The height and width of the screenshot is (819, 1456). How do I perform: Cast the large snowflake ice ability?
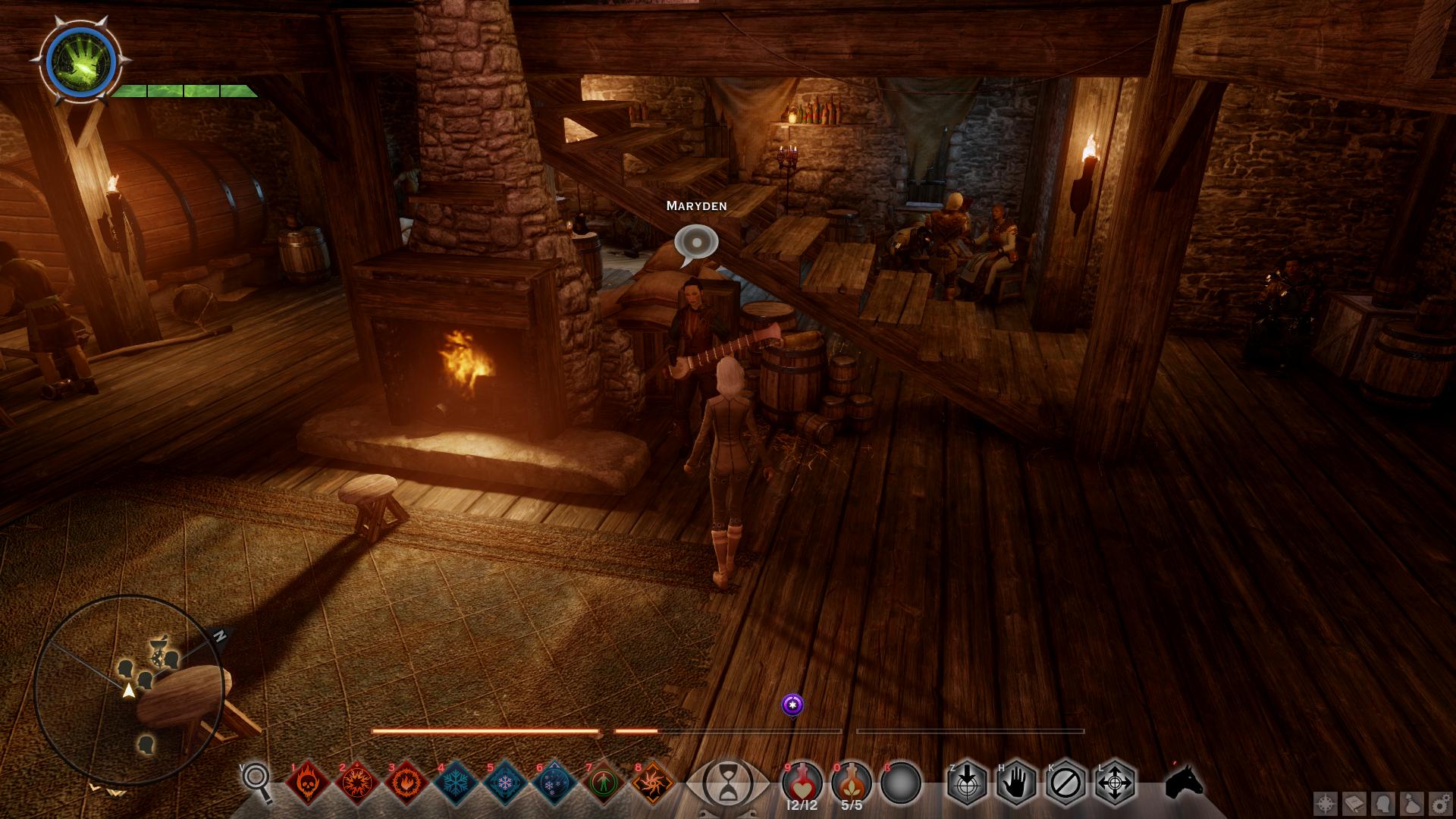tap(456, 782)
